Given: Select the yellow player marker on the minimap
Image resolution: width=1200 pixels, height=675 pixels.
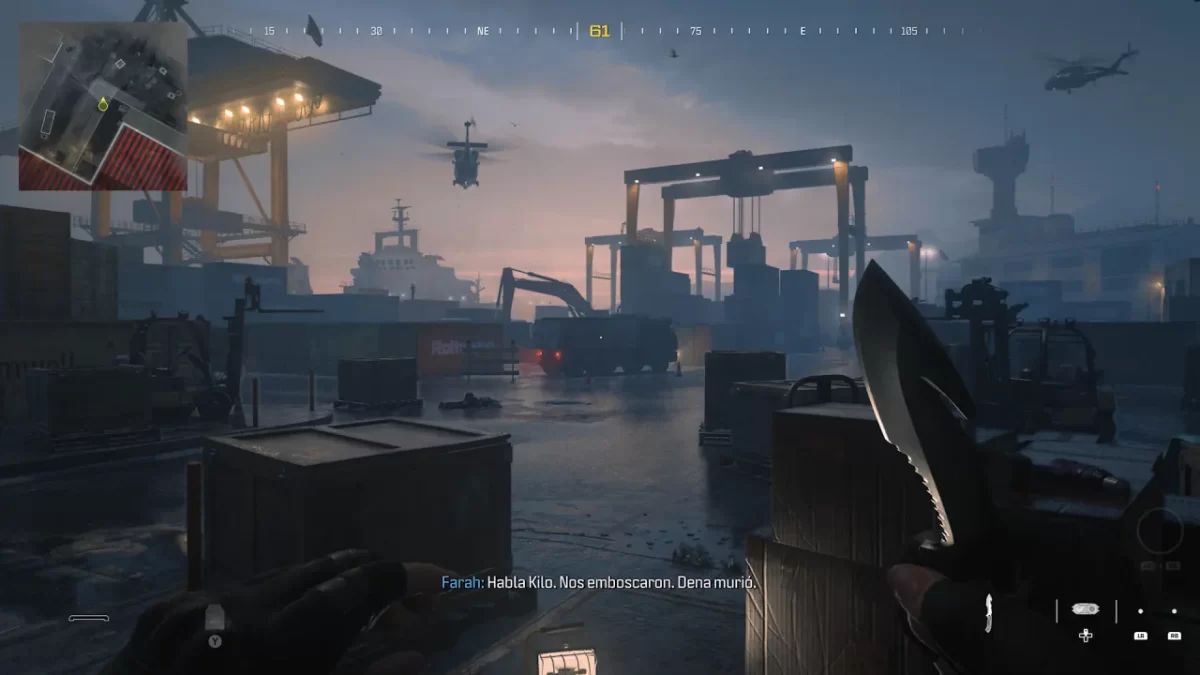Looking at the screenshot, I should [x=103, y=104].
